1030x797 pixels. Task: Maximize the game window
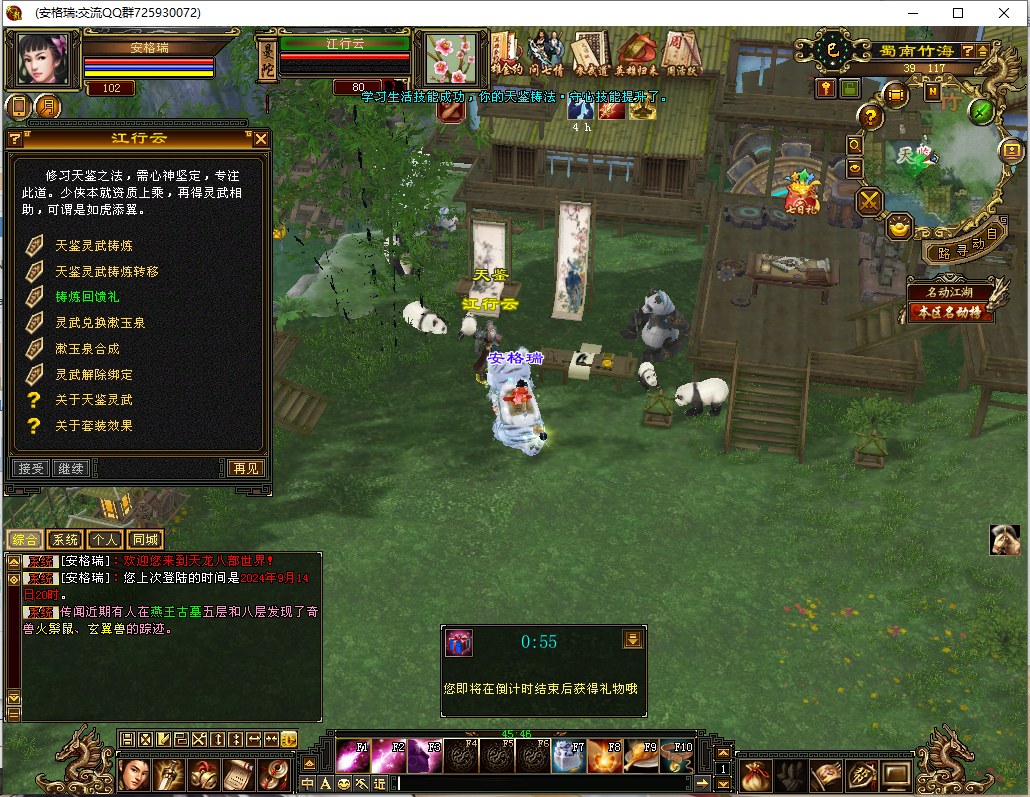(x=958, y=13)
